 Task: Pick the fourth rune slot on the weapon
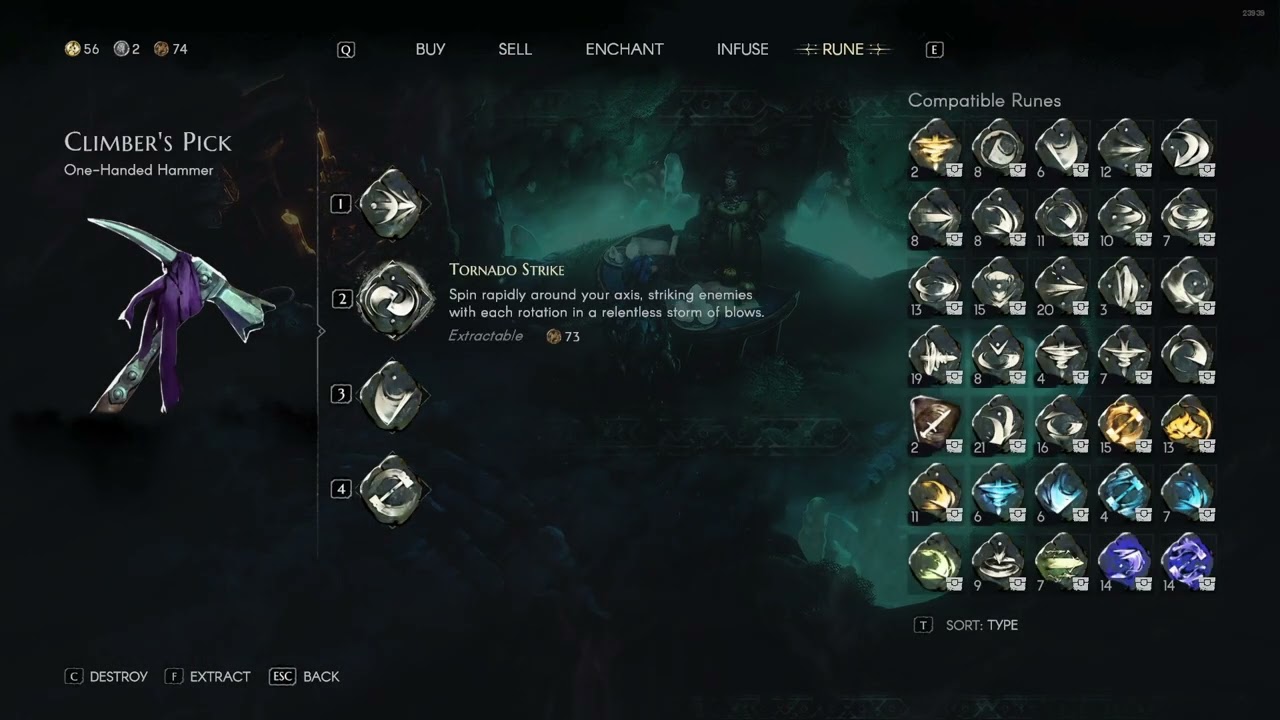click(x=391, y=489)
